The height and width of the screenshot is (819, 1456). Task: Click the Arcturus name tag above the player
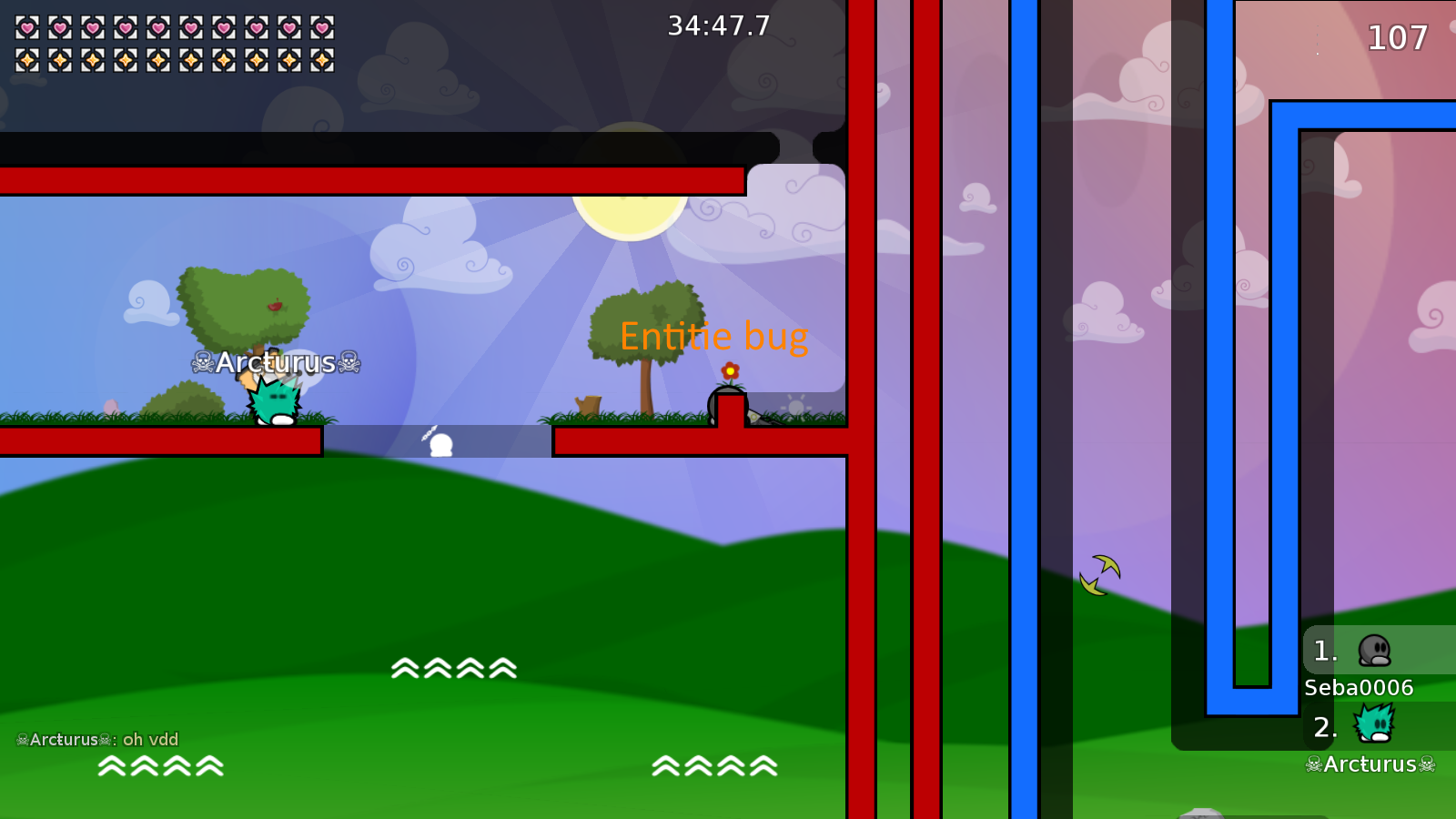pos(273,363)
